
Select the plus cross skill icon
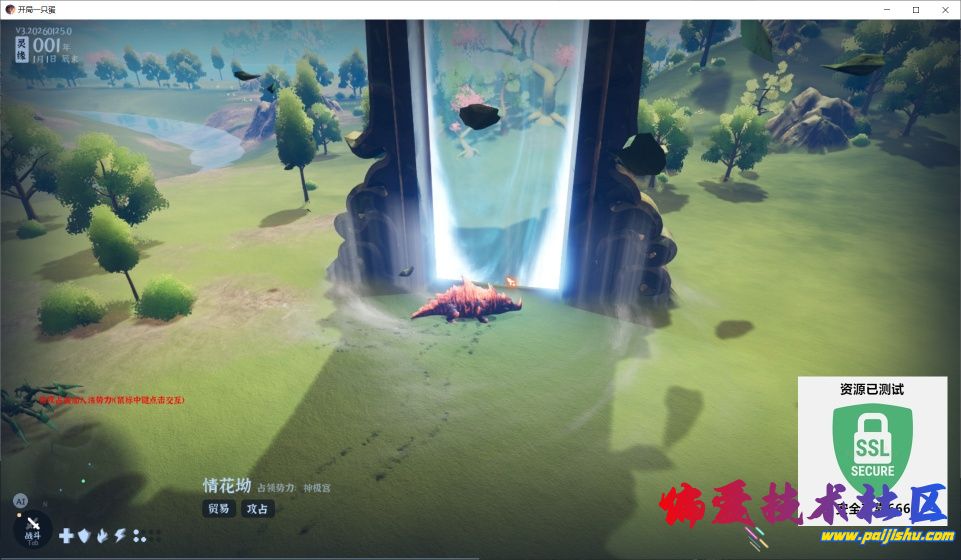(66, 536)
